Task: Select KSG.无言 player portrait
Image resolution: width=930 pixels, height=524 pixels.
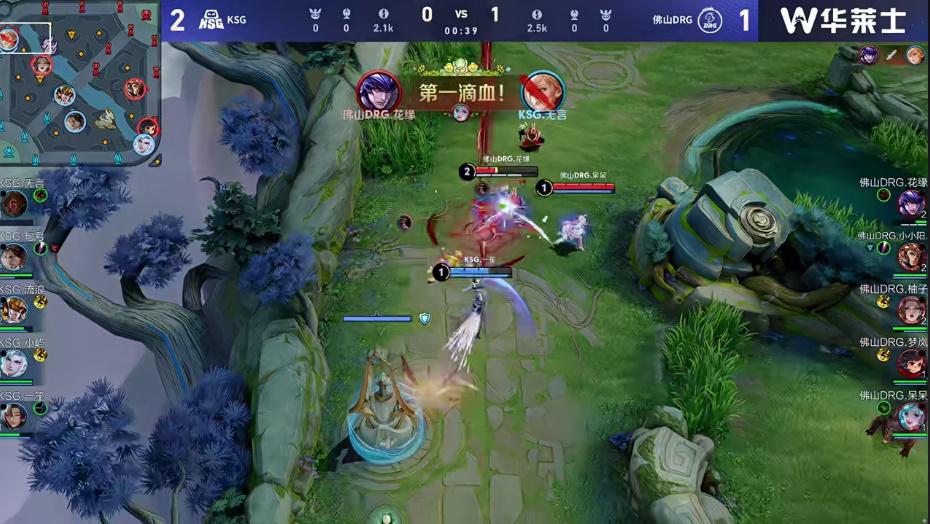Action: (13, 205)
